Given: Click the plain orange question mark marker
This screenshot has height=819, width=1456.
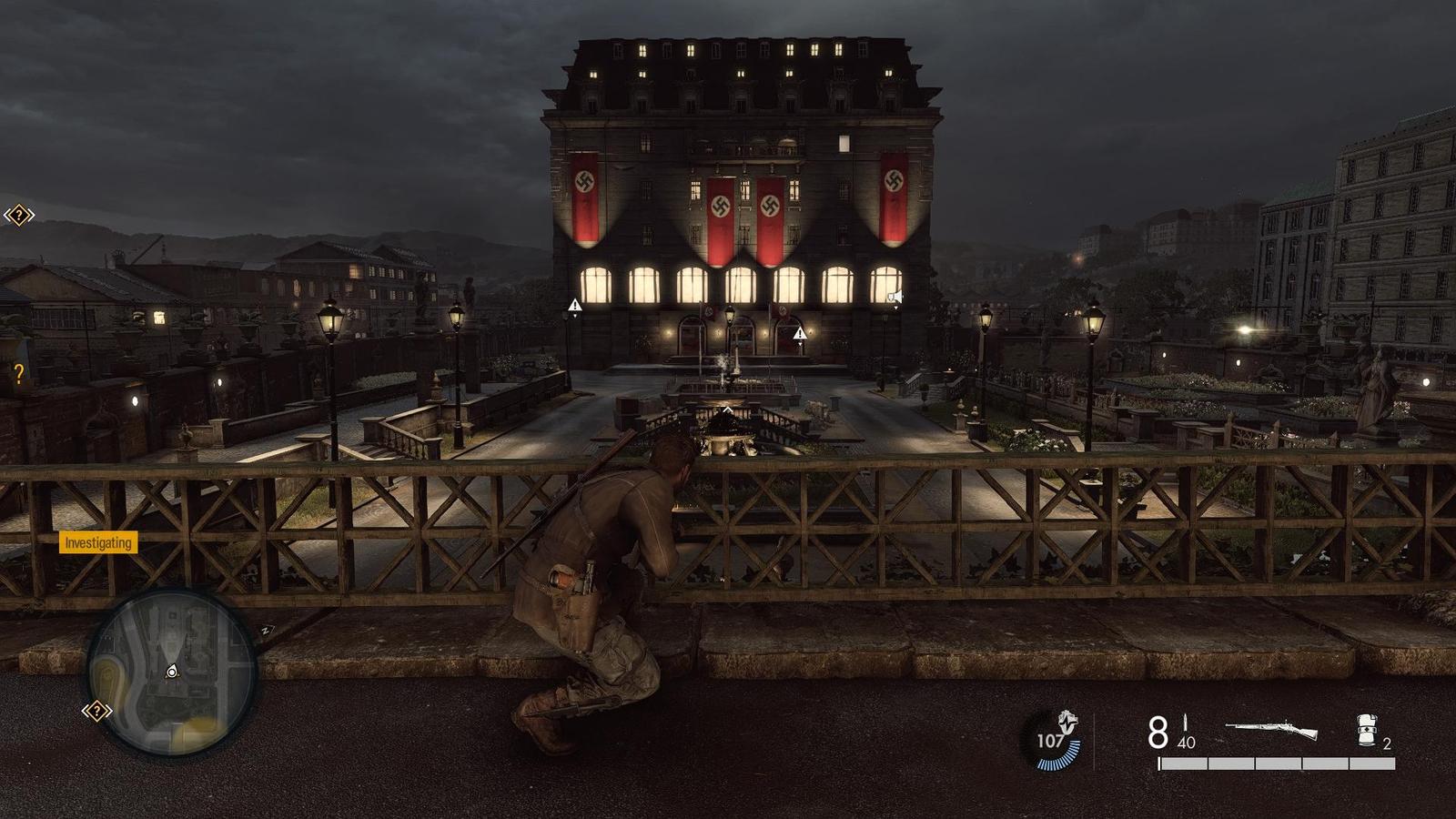Looking at the screenshot, I should tap(18, 373).
